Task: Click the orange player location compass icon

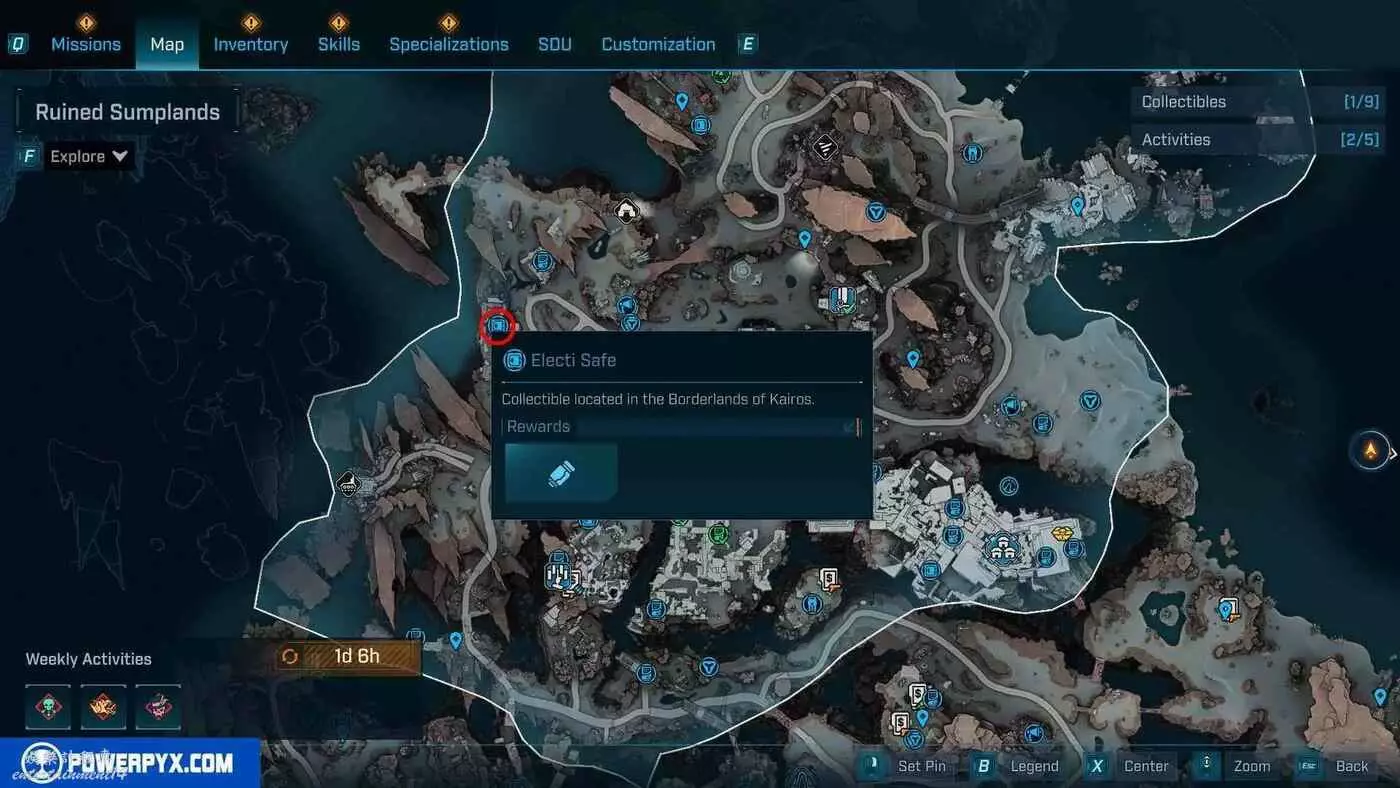Action: [1370, 450]
